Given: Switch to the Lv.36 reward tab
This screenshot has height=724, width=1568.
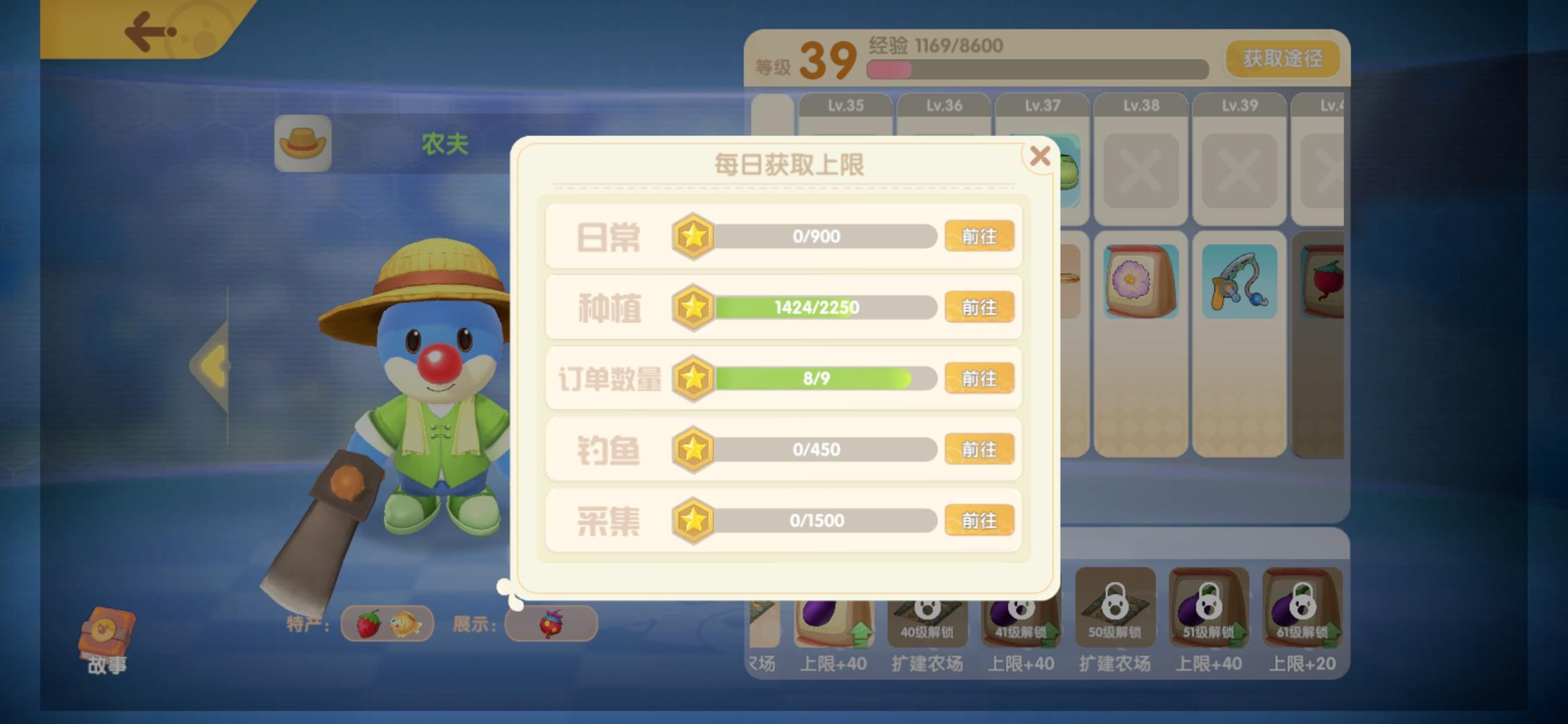Looking at the screenshot, I should [943, 105].
